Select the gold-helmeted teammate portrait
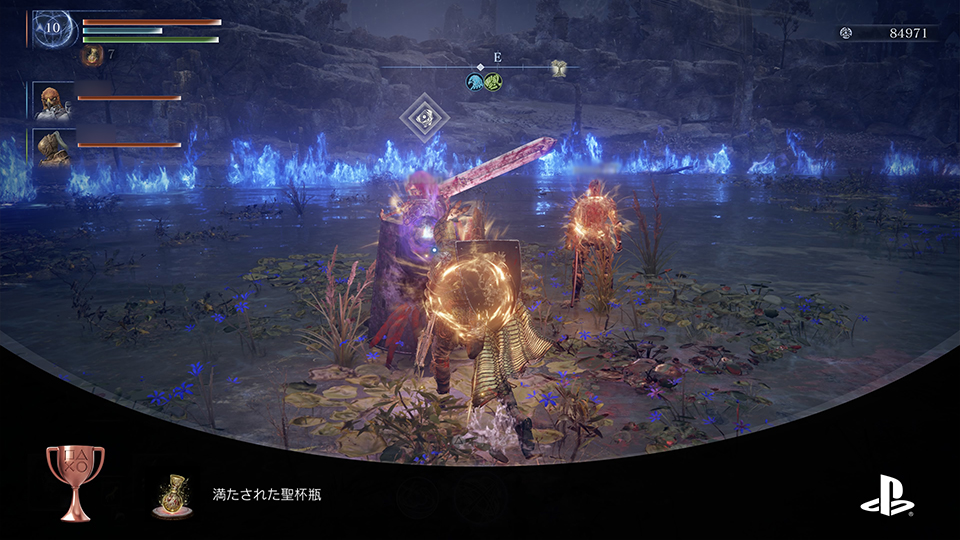 click(53, 146)
